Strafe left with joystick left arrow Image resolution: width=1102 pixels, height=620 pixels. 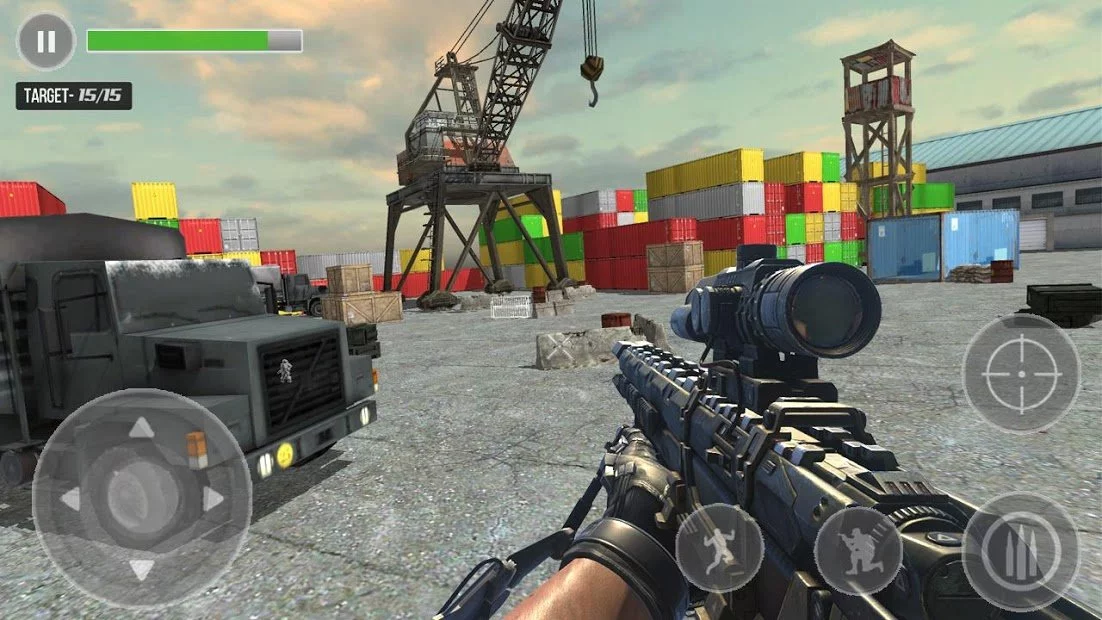71,498
